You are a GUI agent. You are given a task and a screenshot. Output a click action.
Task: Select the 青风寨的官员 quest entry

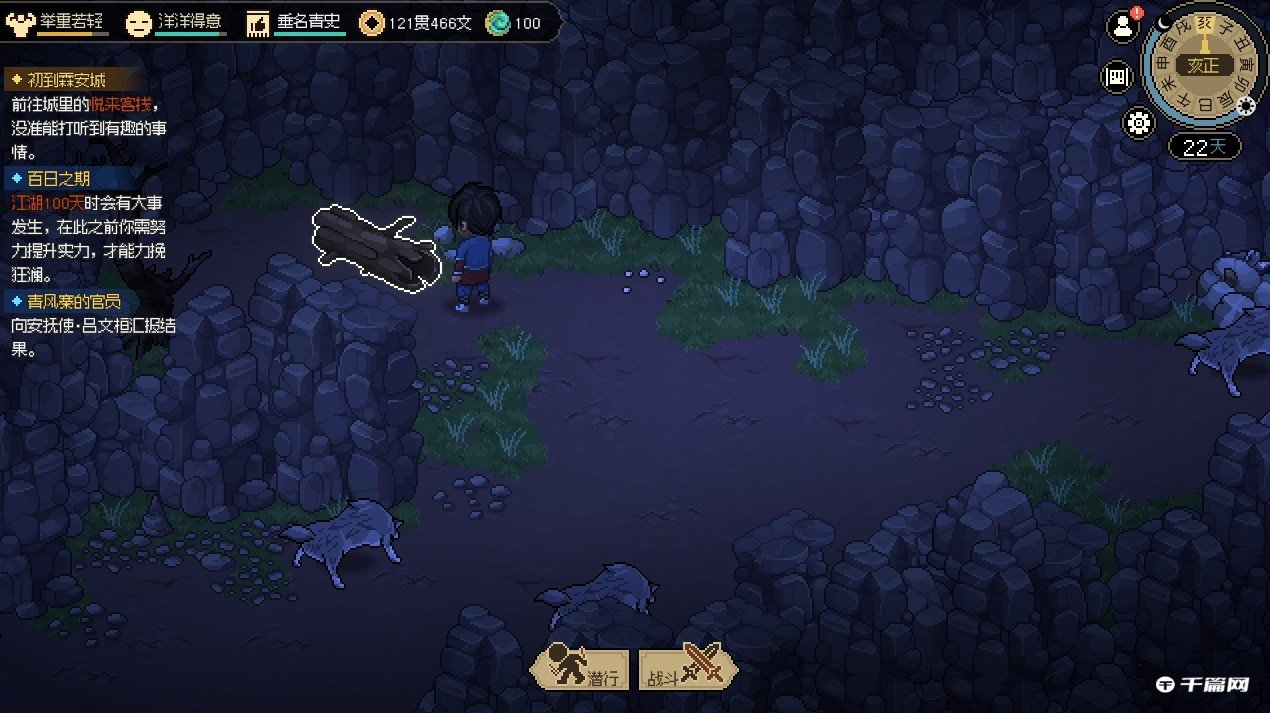pos(70,301)
